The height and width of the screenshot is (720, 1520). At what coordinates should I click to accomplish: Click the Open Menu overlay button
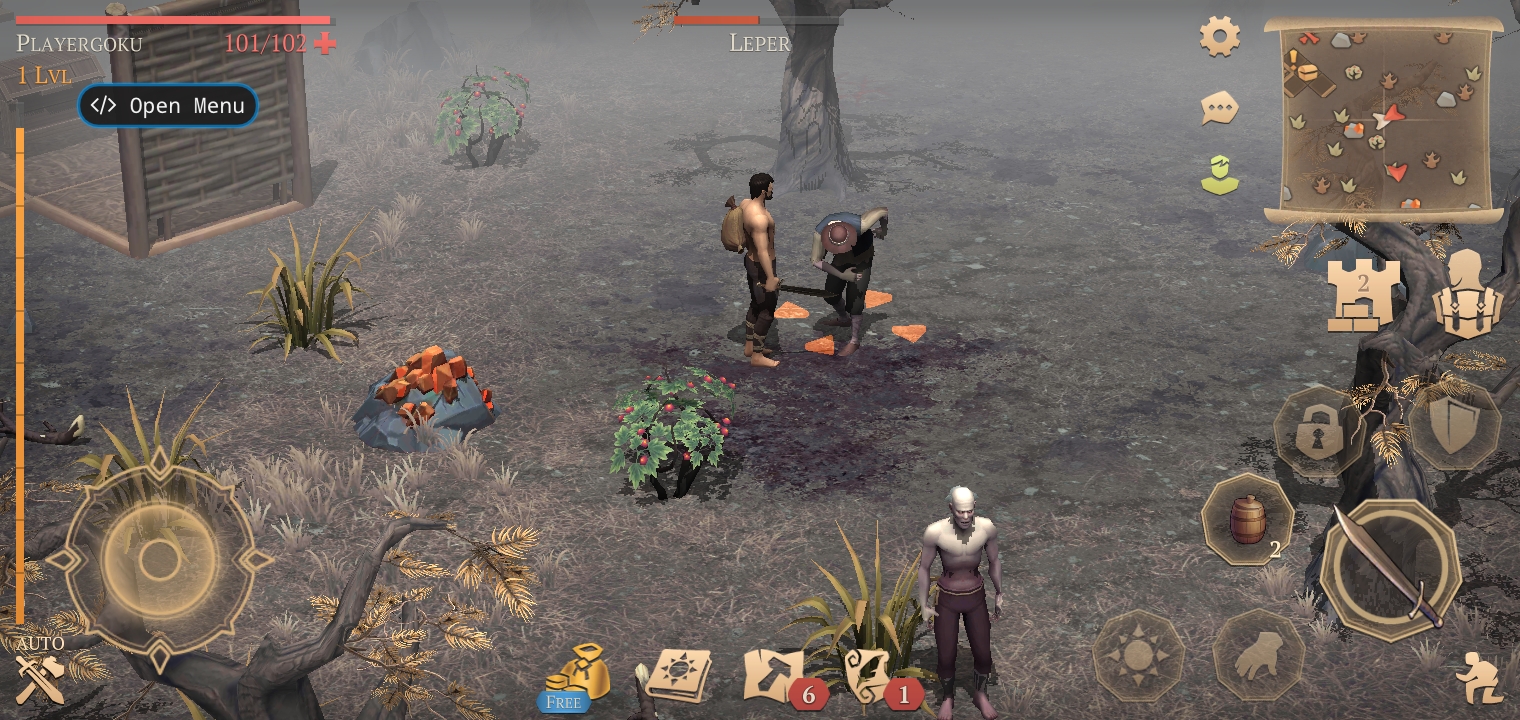(x=168, y=106)
